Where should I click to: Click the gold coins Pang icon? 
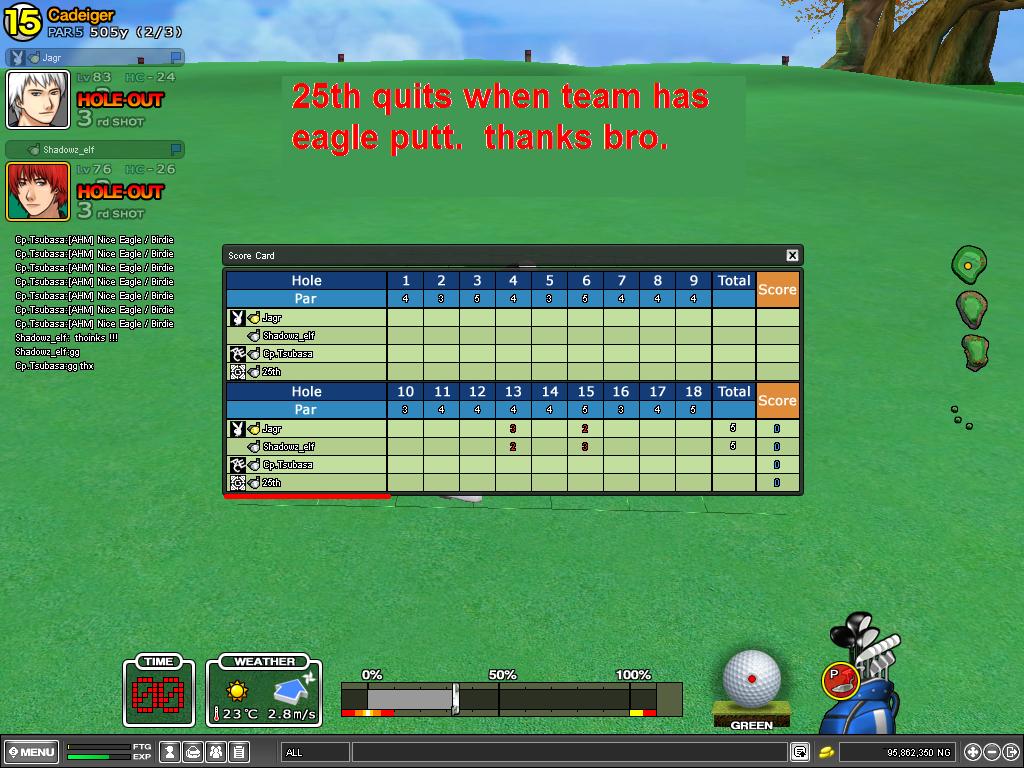[x=827, y=752]
